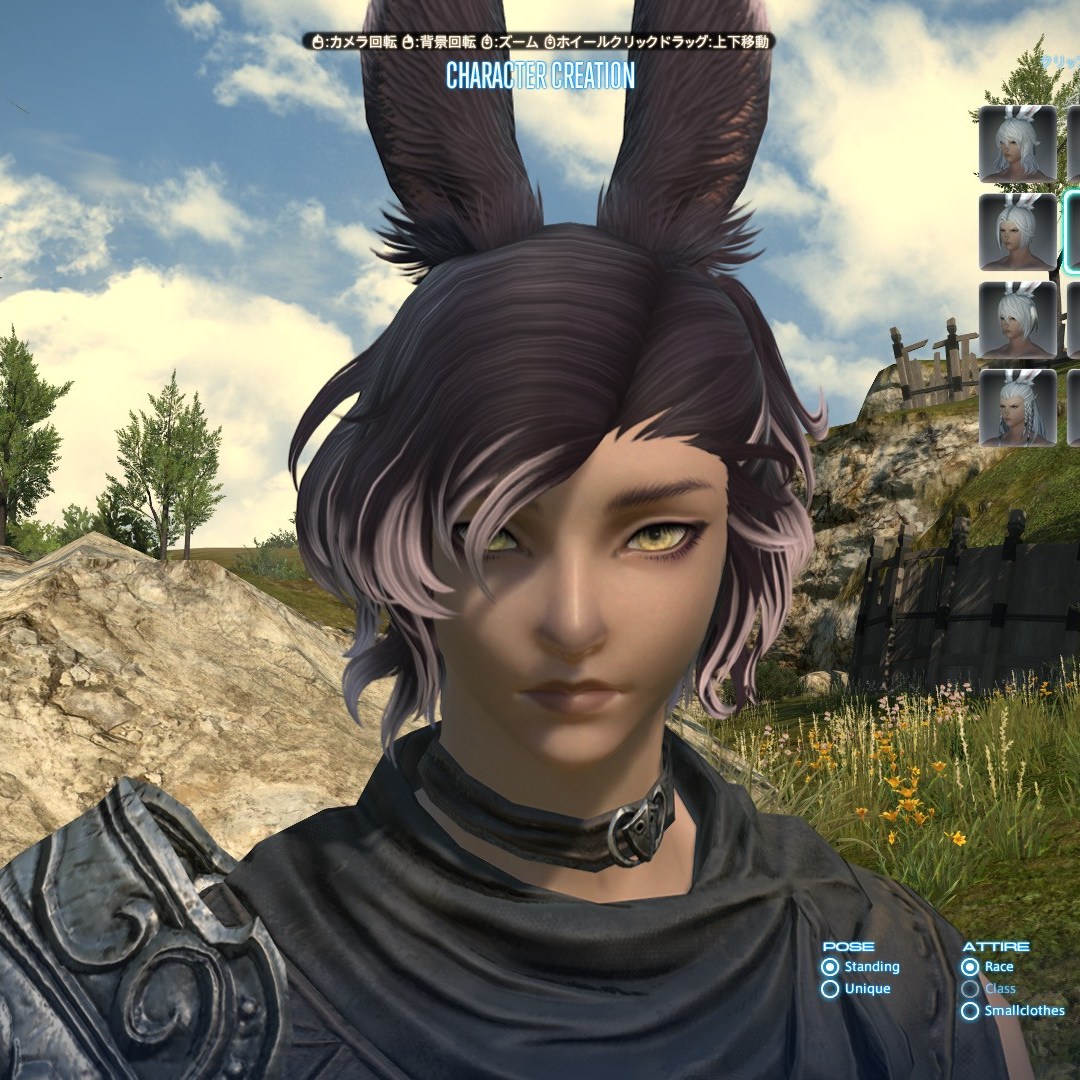
Task: Select the Standing pose option
Action: click(830, 967)
